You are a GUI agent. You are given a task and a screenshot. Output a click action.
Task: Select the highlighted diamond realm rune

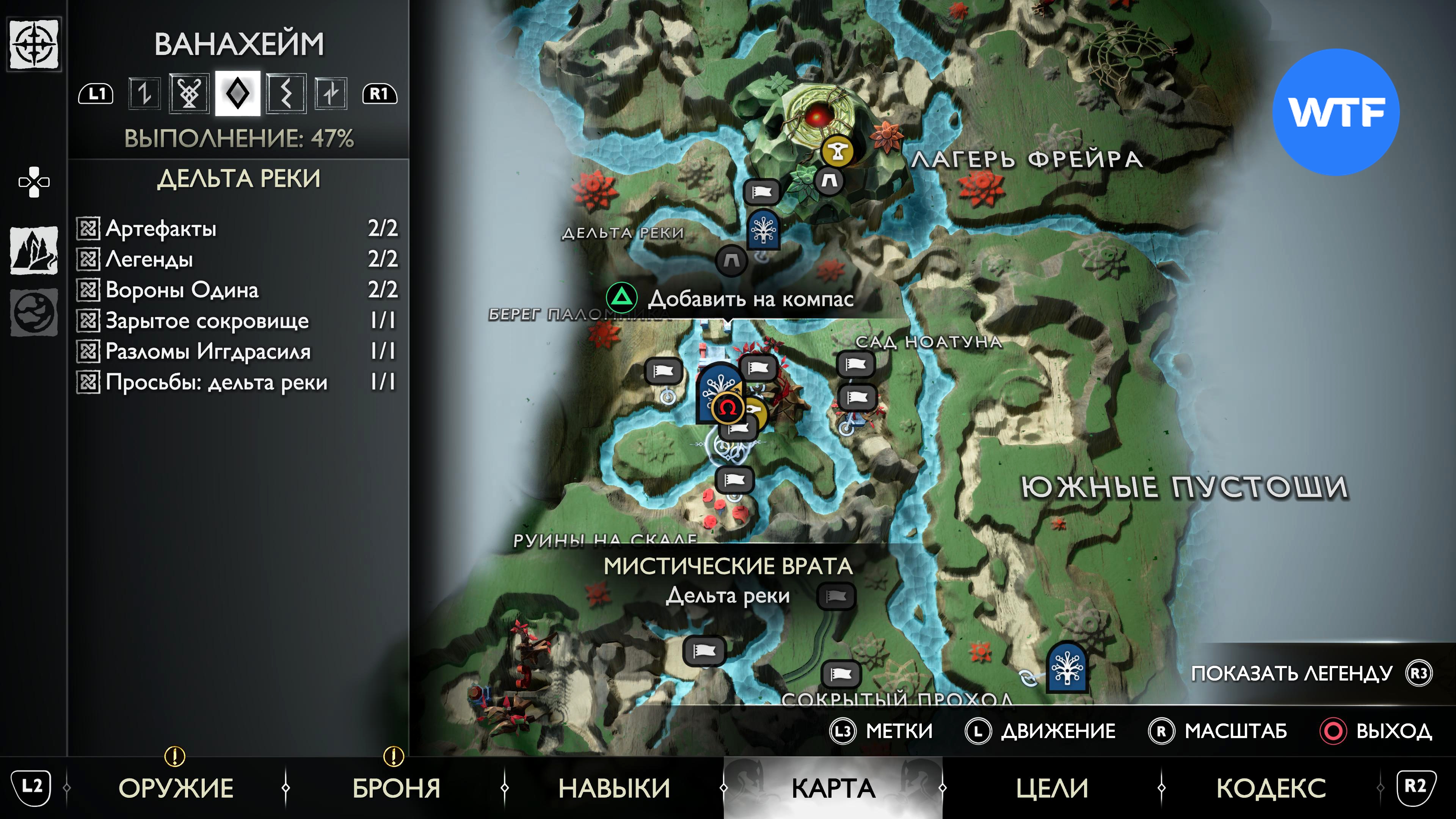coord(237,93)
